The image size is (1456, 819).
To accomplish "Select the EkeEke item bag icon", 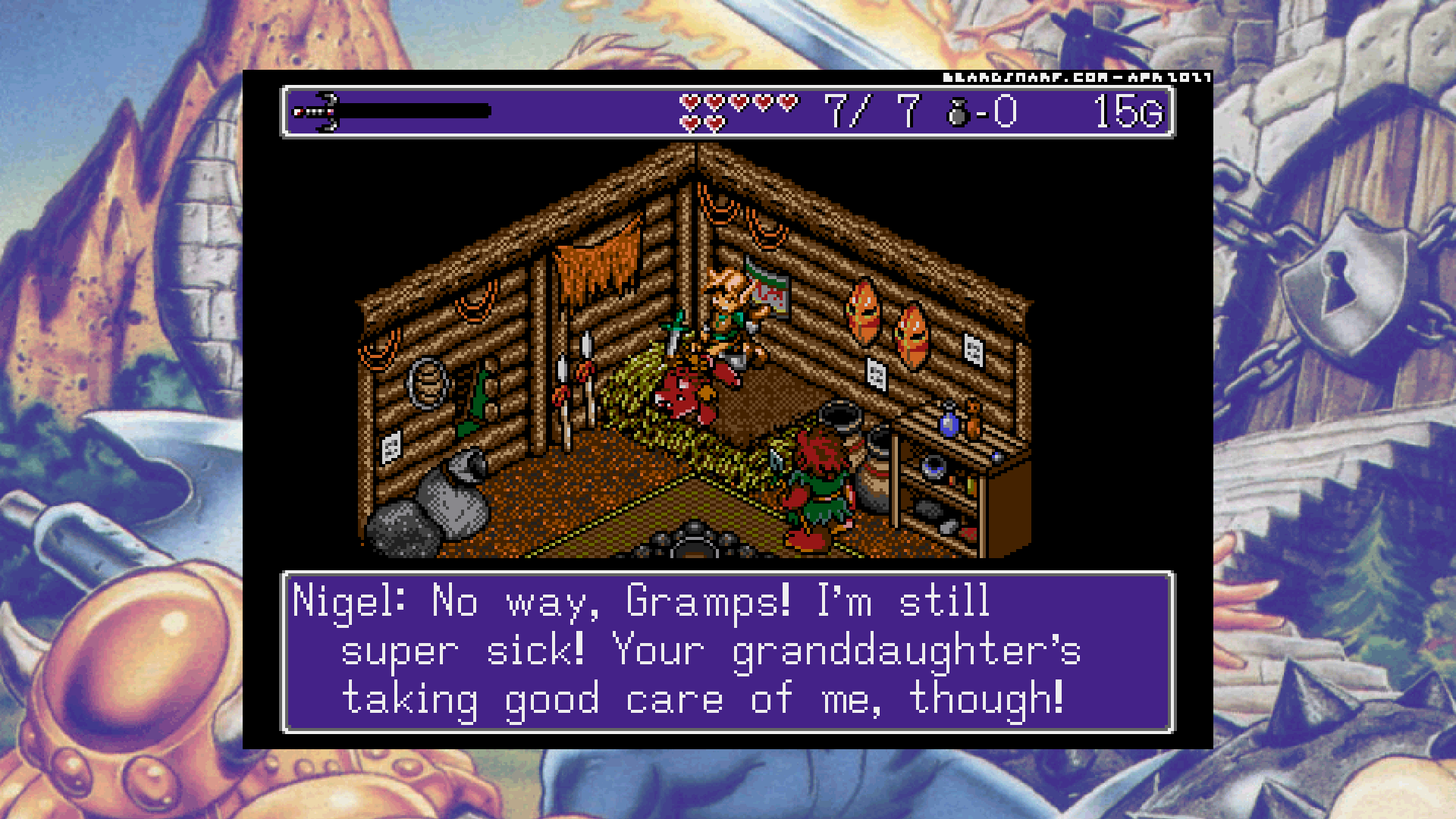I will (x=959, y=113).
